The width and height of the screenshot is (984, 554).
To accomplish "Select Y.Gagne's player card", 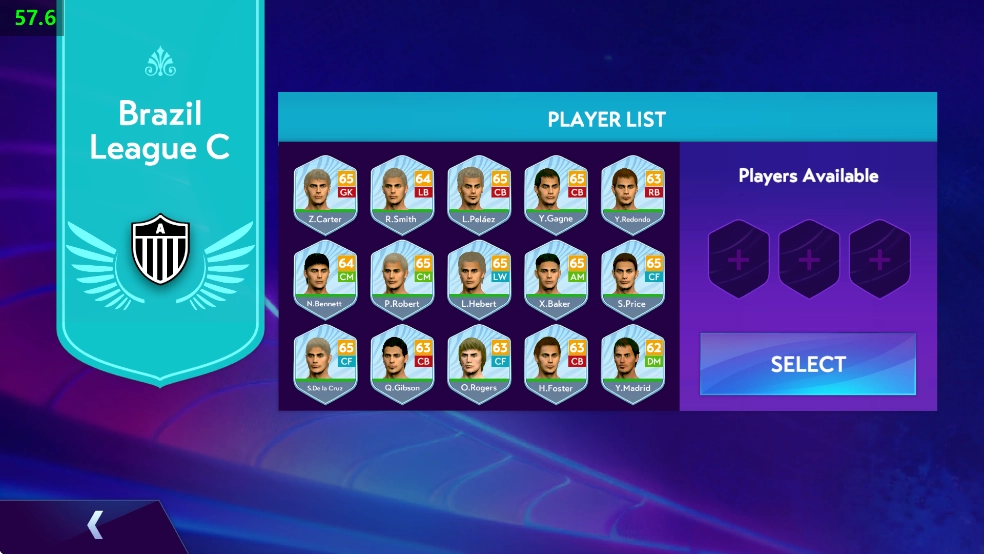I will coord(556,194).
